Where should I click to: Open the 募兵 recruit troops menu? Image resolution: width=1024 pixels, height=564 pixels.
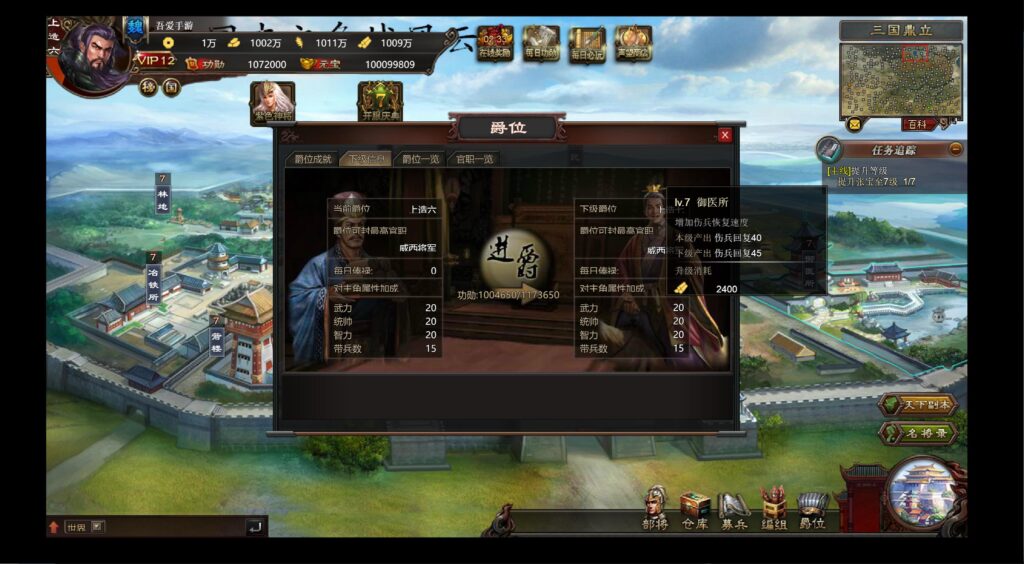coord(733,508)
